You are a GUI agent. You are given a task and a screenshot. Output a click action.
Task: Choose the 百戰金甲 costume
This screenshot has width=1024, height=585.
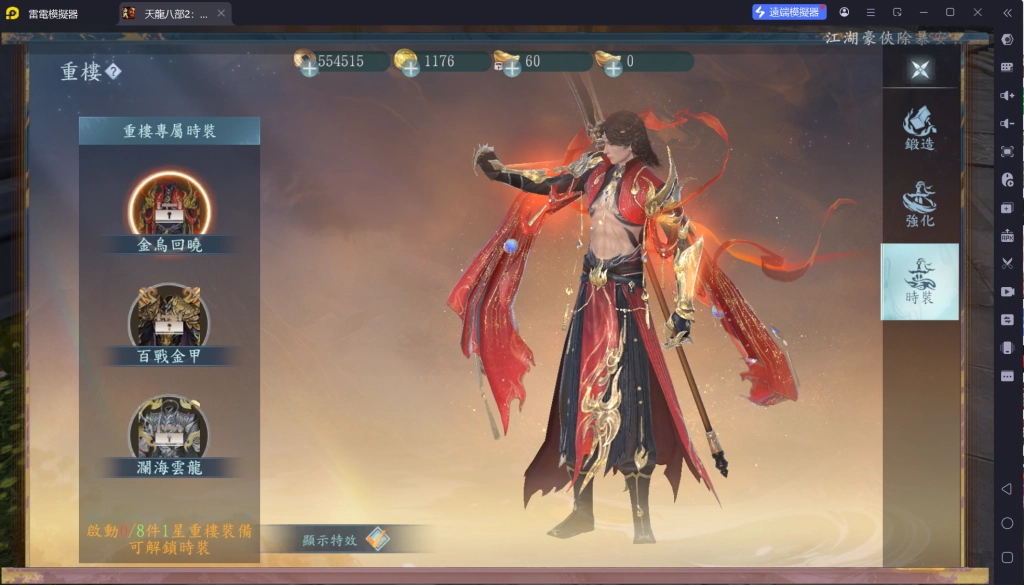pos(169,320)
